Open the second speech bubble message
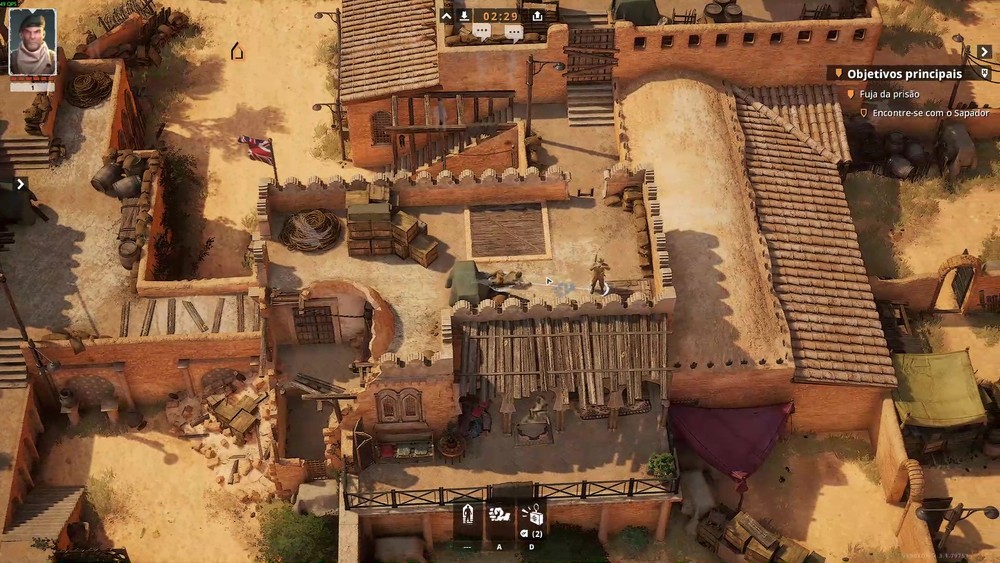 (x=513, y=33)
